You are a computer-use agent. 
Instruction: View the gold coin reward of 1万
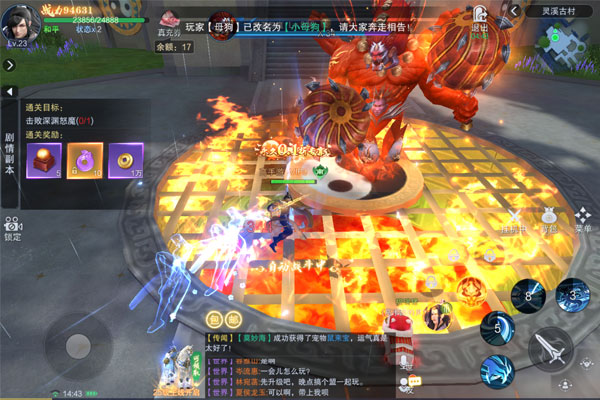pos(126,158)
